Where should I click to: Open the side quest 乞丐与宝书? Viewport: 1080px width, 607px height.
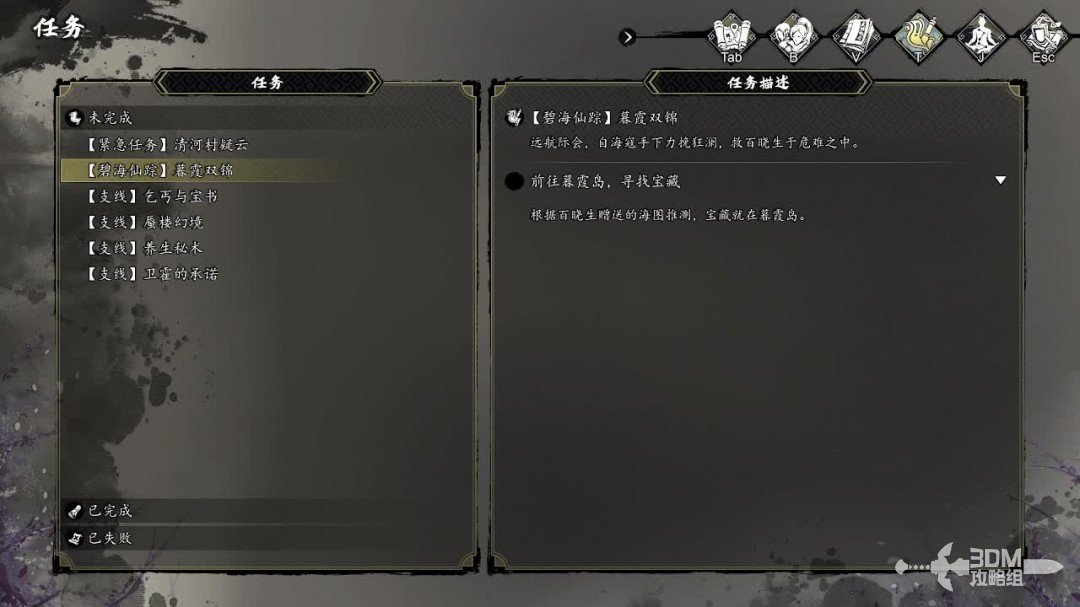[152, 196]
